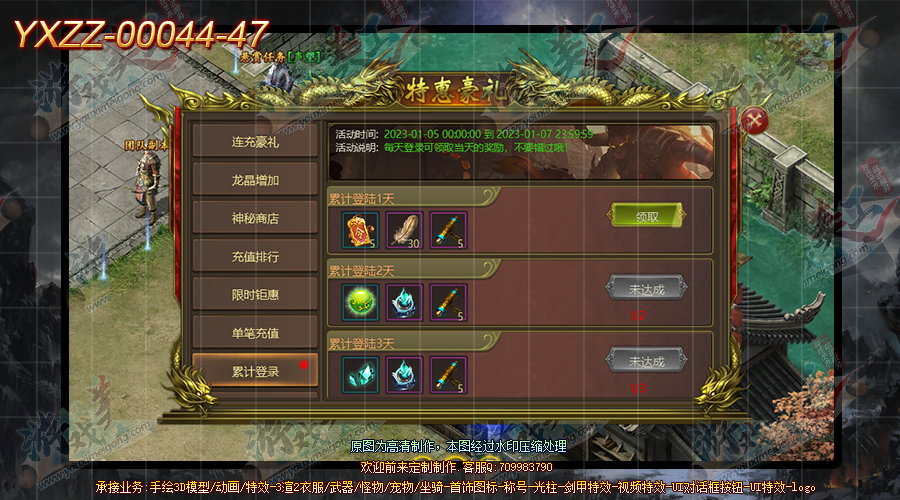This screenshot has width=900, height=500.
Task: Claim the day 1 reward with 领取
Action: click(x=646, y=215)
